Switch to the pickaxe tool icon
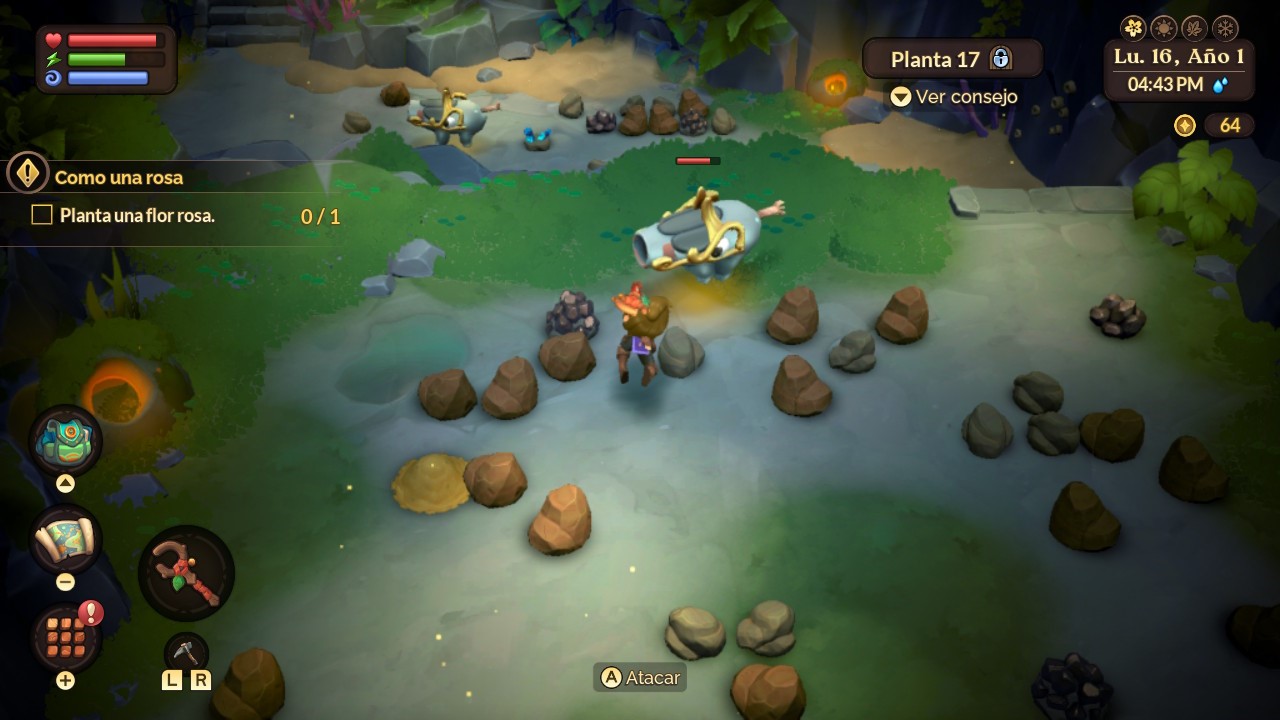The image size is (1280, 720). pyautogui.click(x=186, y=652)
